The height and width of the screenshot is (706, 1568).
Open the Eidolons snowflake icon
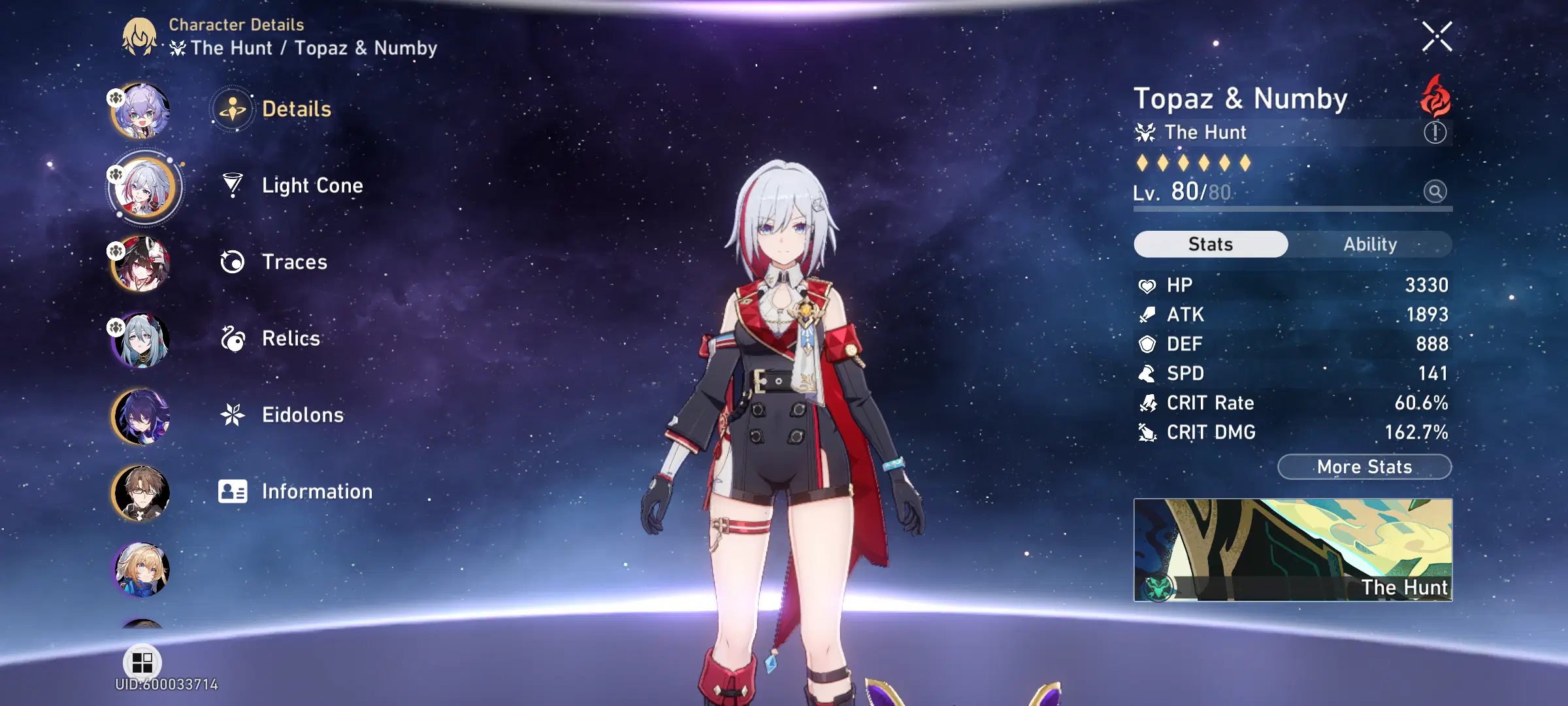[x=232, y=415]
